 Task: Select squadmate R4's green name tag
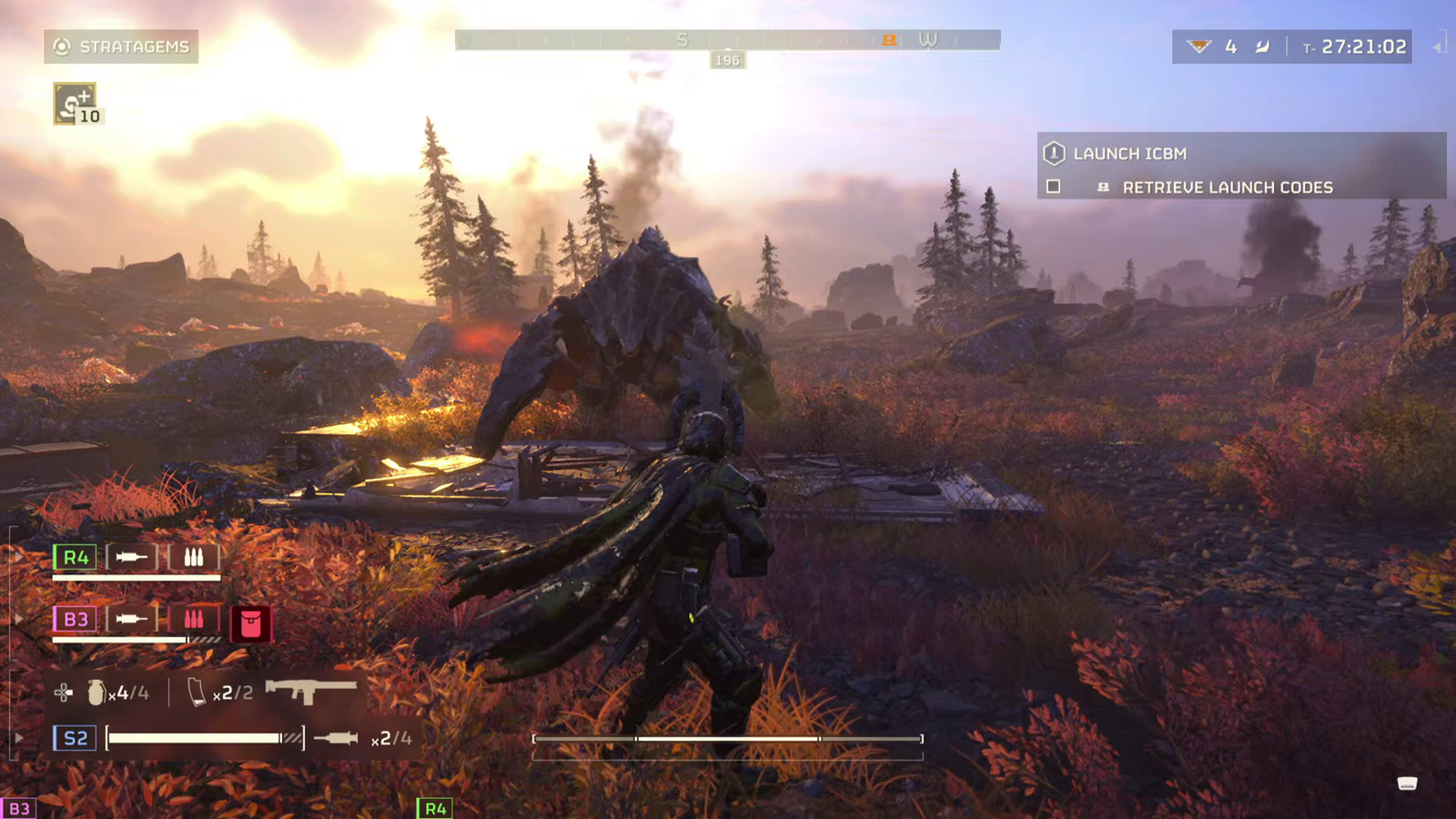coord(76,557)
